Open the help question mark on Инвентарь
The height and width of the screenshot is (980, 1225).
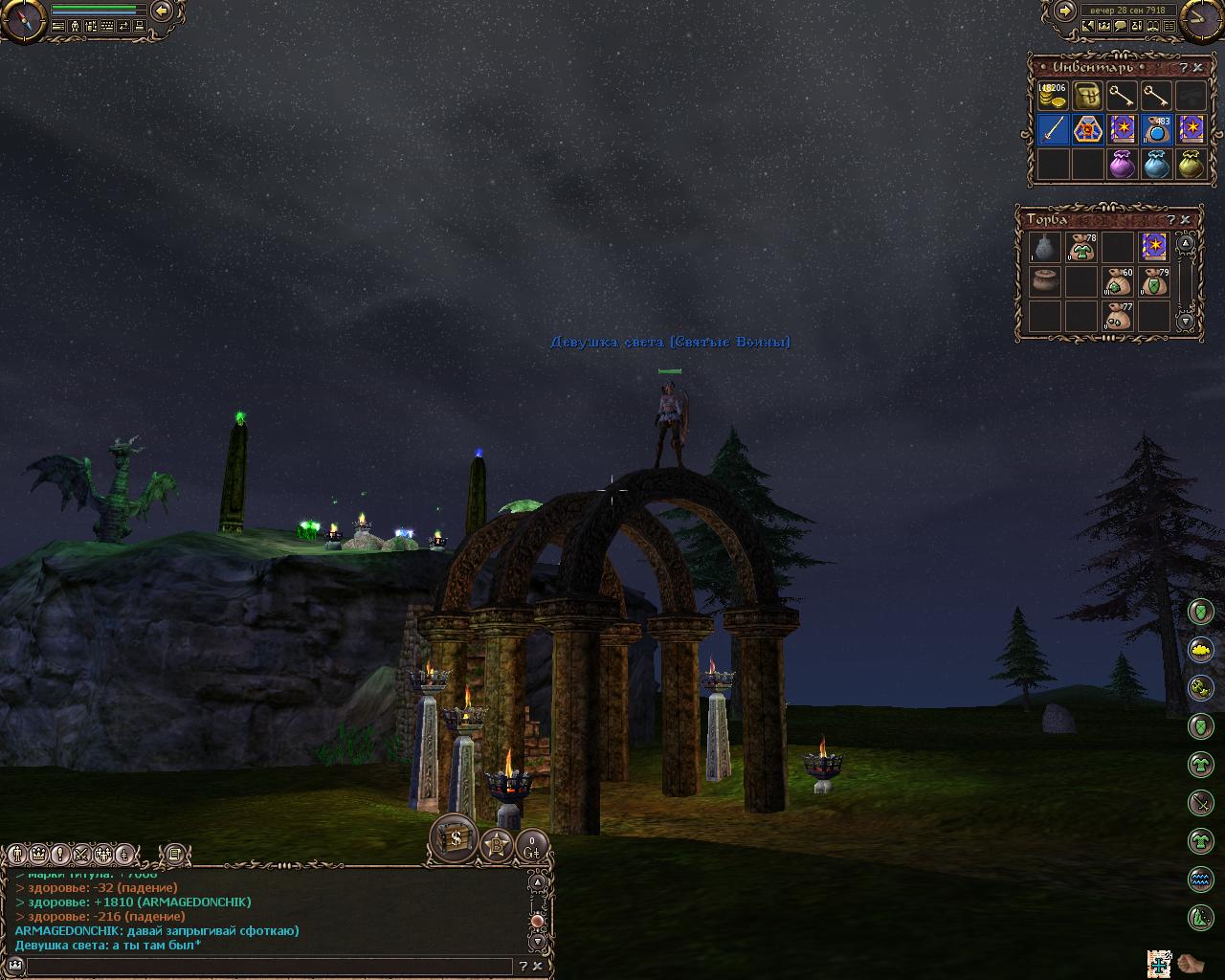click(1183, 68)
